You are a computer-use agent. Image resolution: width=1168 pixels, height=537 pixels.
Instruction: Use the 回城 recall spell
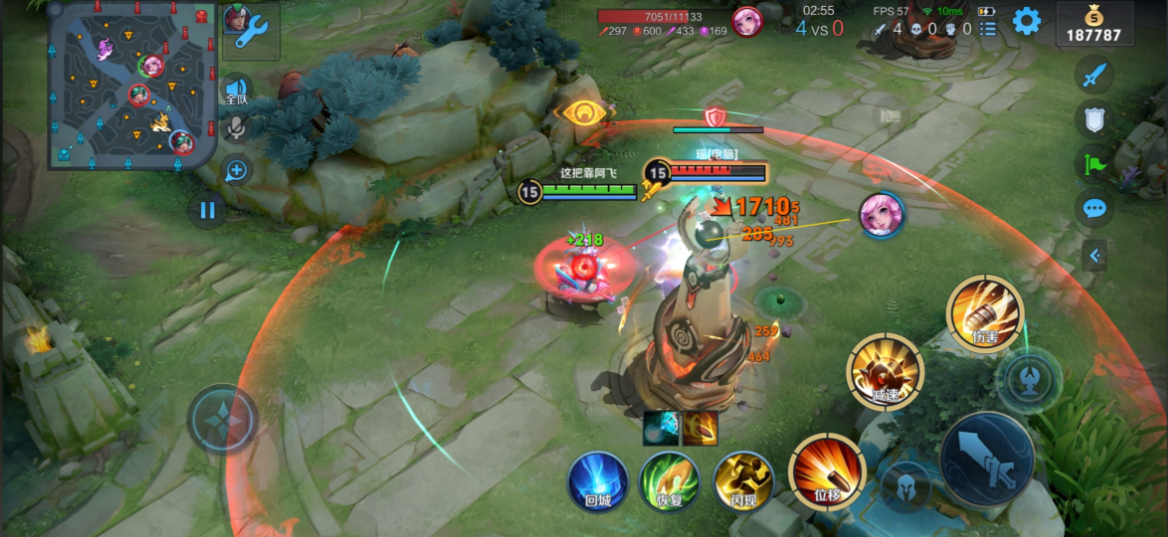coord(598,481)
